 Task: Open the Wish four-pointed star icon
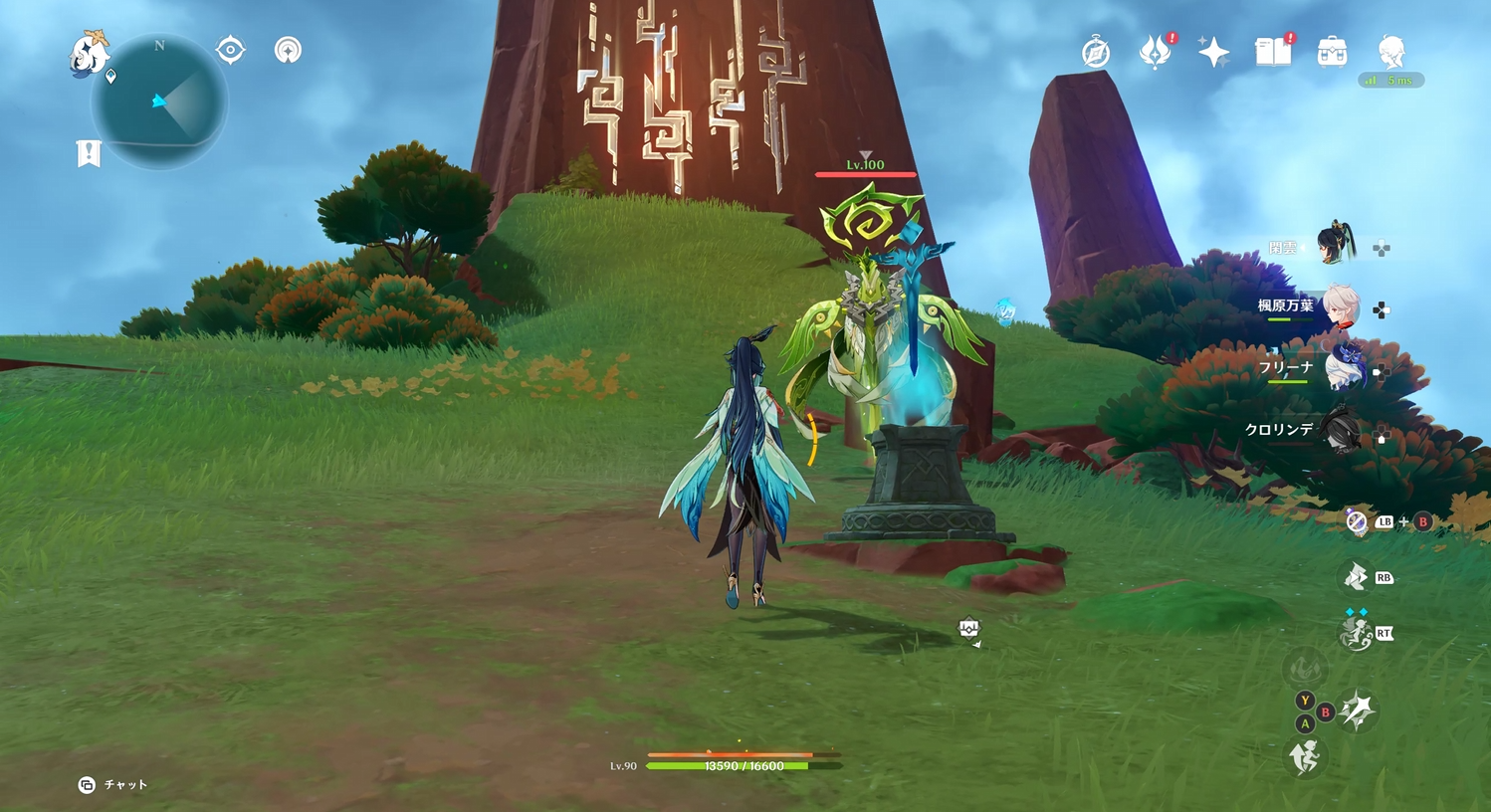tap(1213, 52)
